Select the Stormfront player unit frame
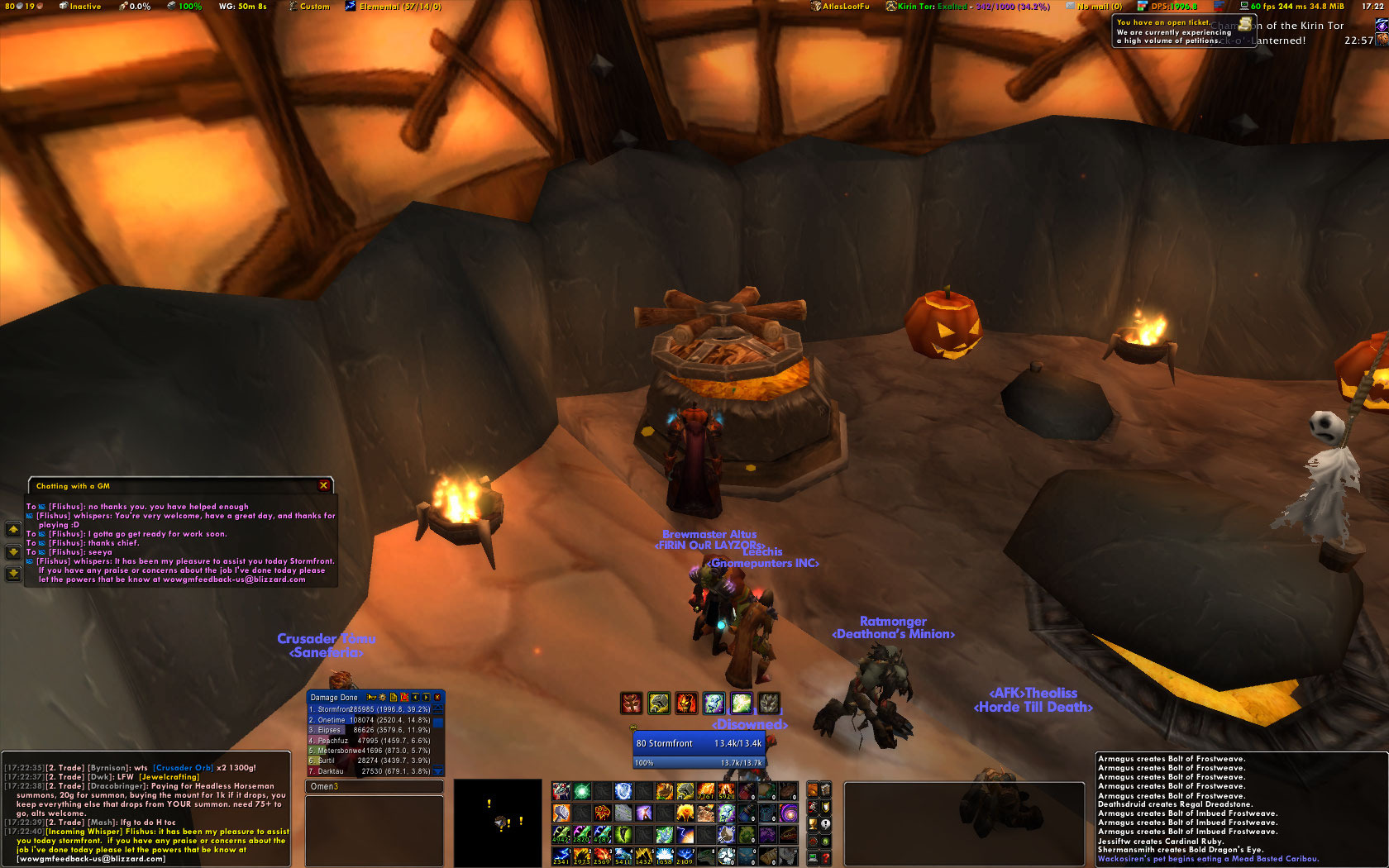 [699, 743]
